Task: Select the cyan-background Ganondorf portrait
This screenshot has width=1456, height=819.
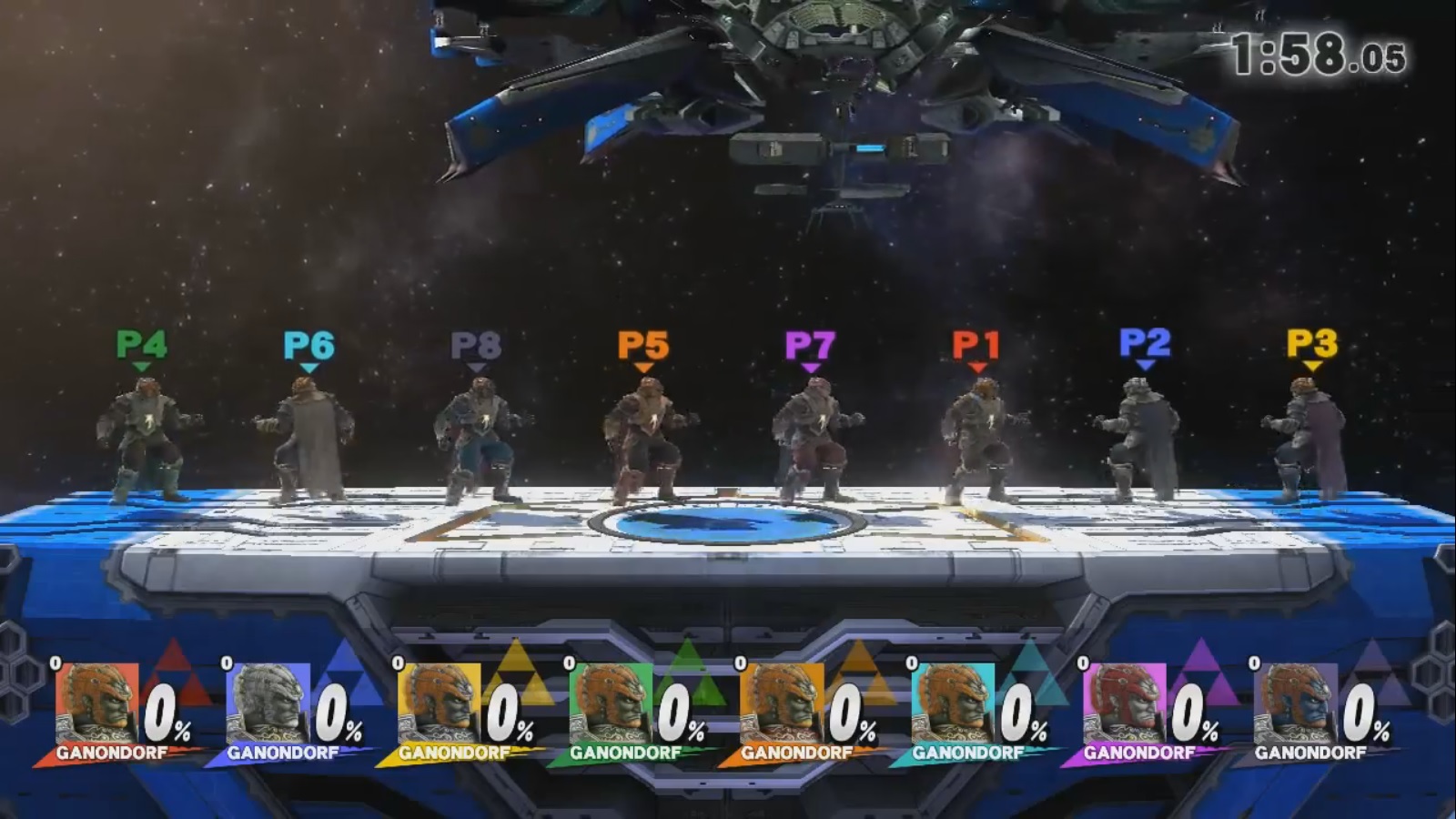Action: (x=952, y=703)
